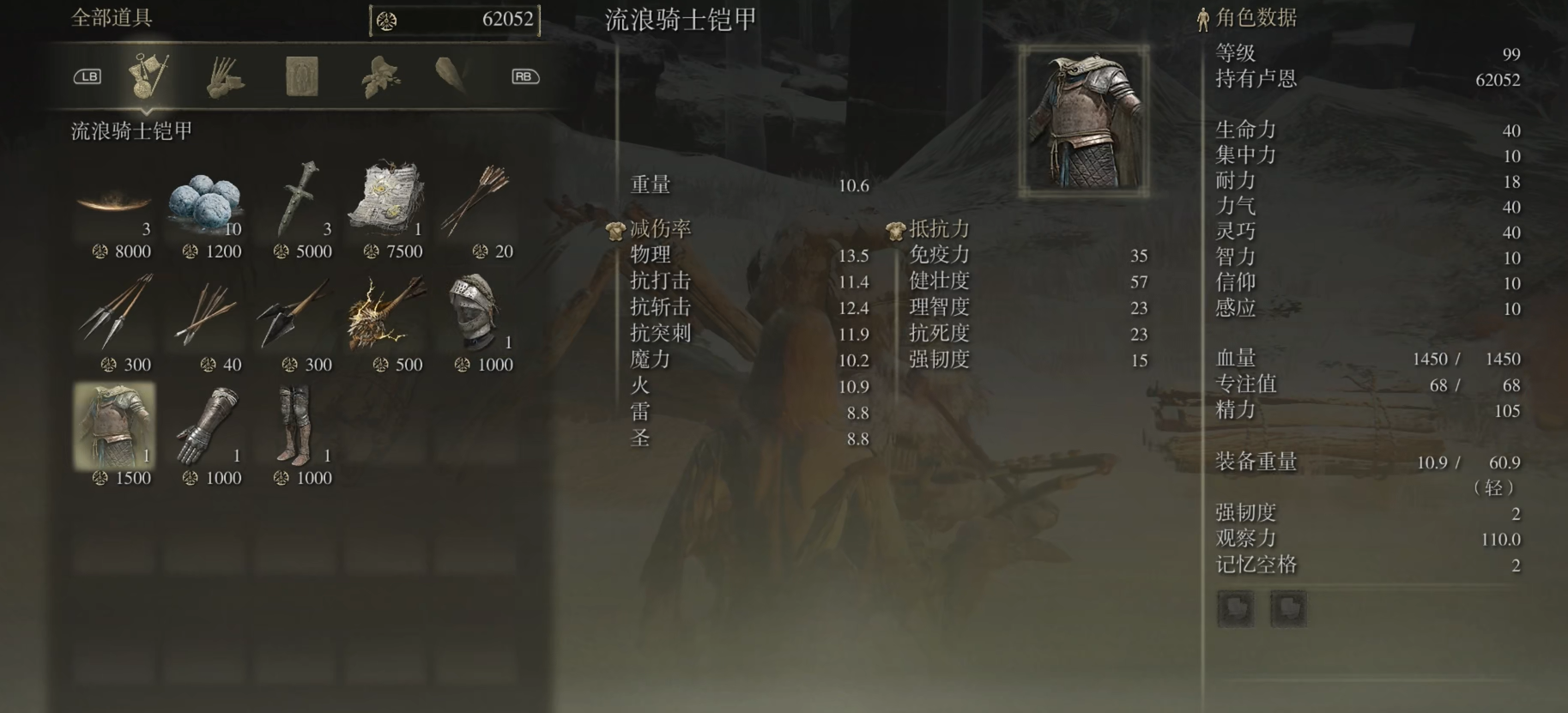Select the all-items category tab
This screenshot has height=713, width=1568.
coord(148,76)
